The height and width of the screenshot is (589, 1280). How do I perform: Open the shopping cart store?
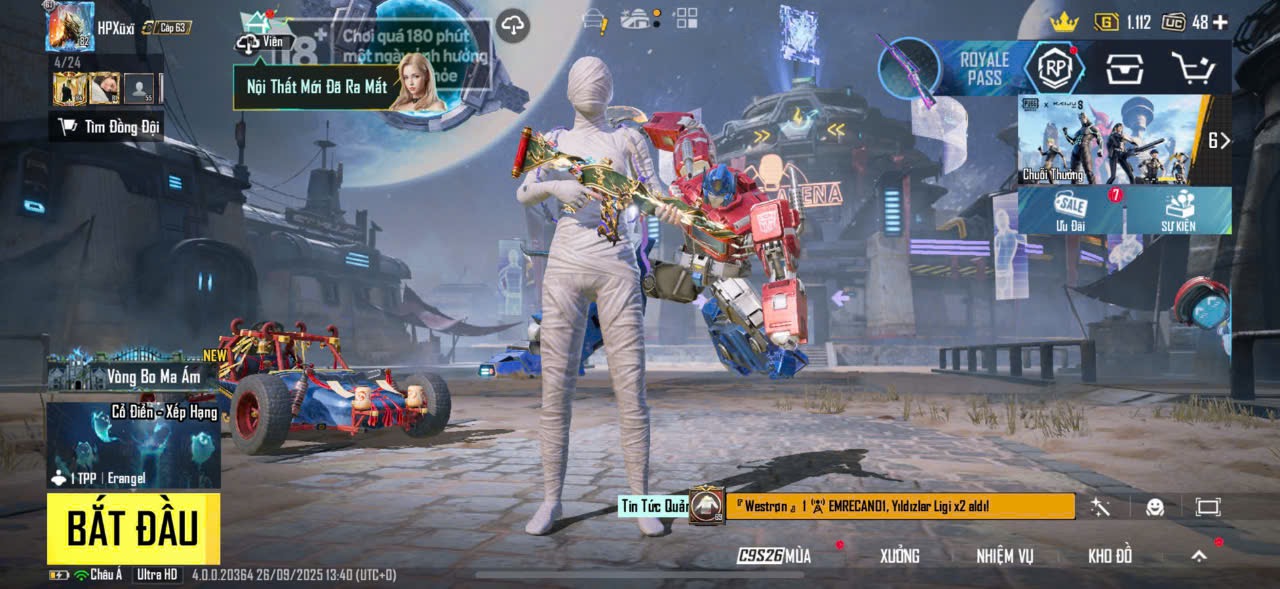(x=1193, y=68)
